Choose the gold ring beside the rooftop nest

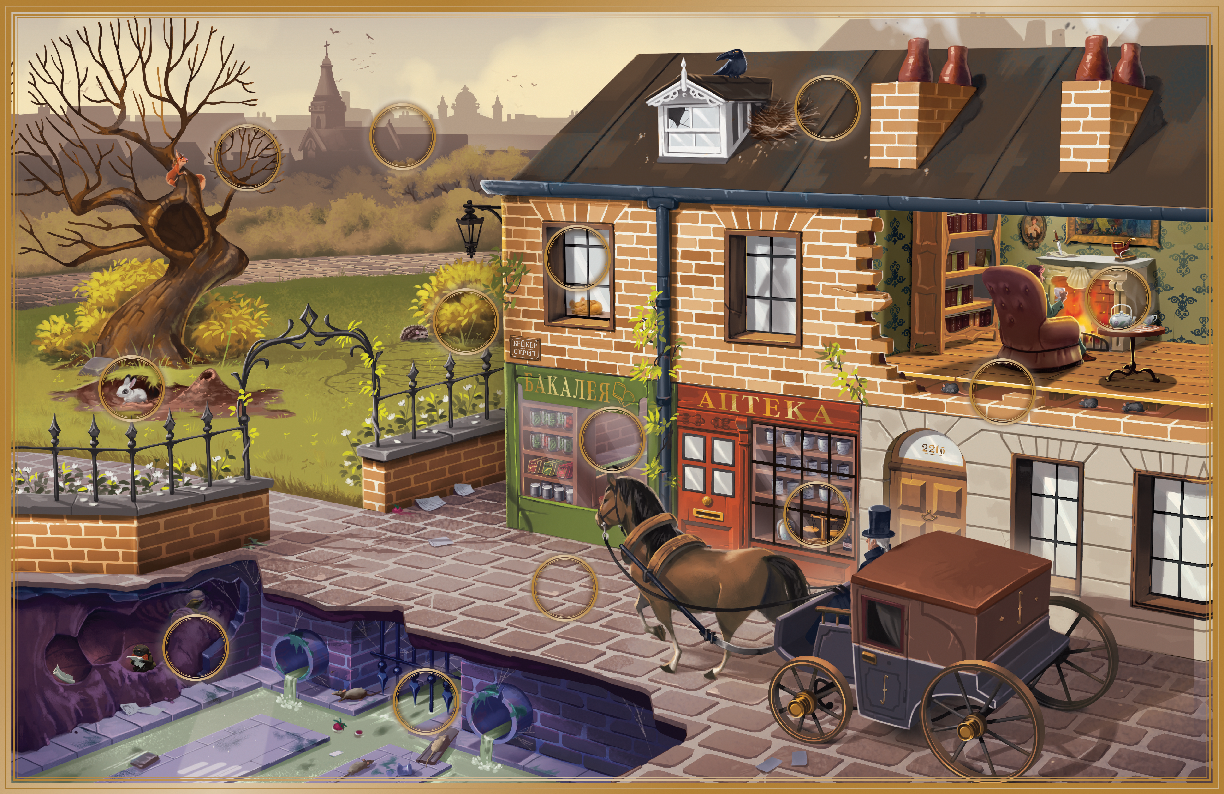(x=827, y=108)
